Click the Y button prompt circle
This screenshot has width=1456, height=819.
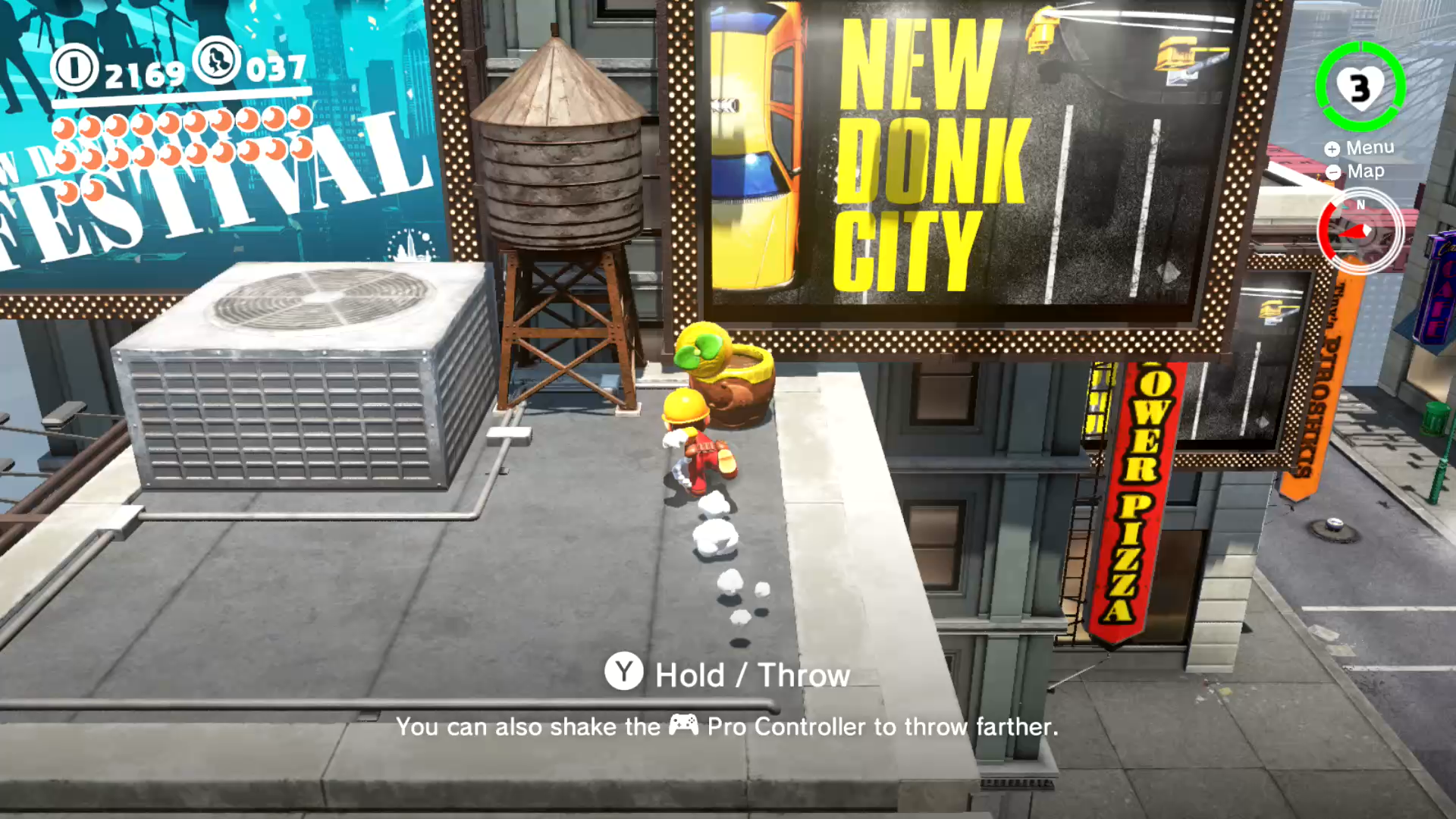point(623,673)
